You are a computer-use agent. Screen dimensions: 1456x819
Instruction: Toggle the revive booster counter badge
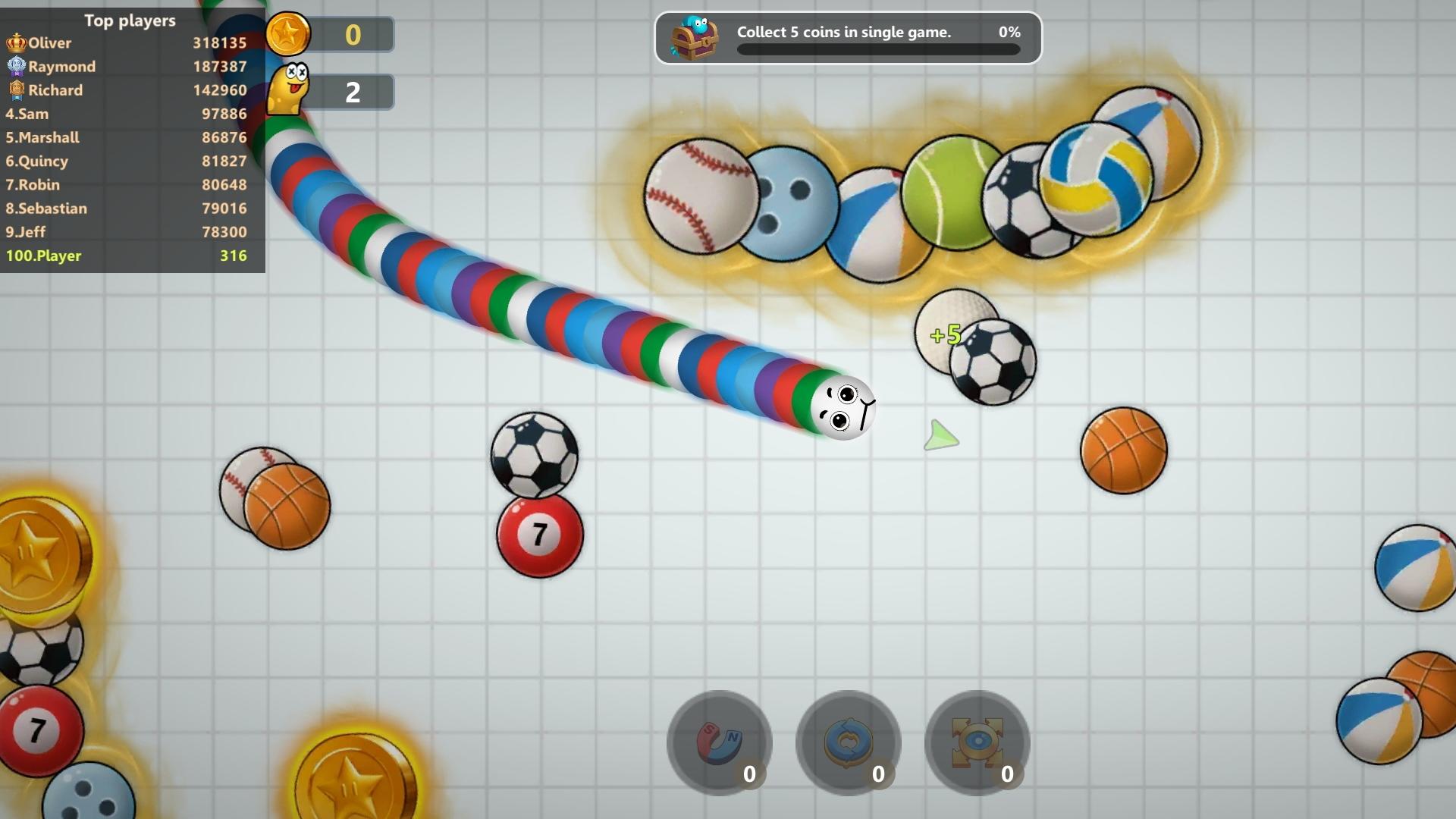tap(879, 774)
